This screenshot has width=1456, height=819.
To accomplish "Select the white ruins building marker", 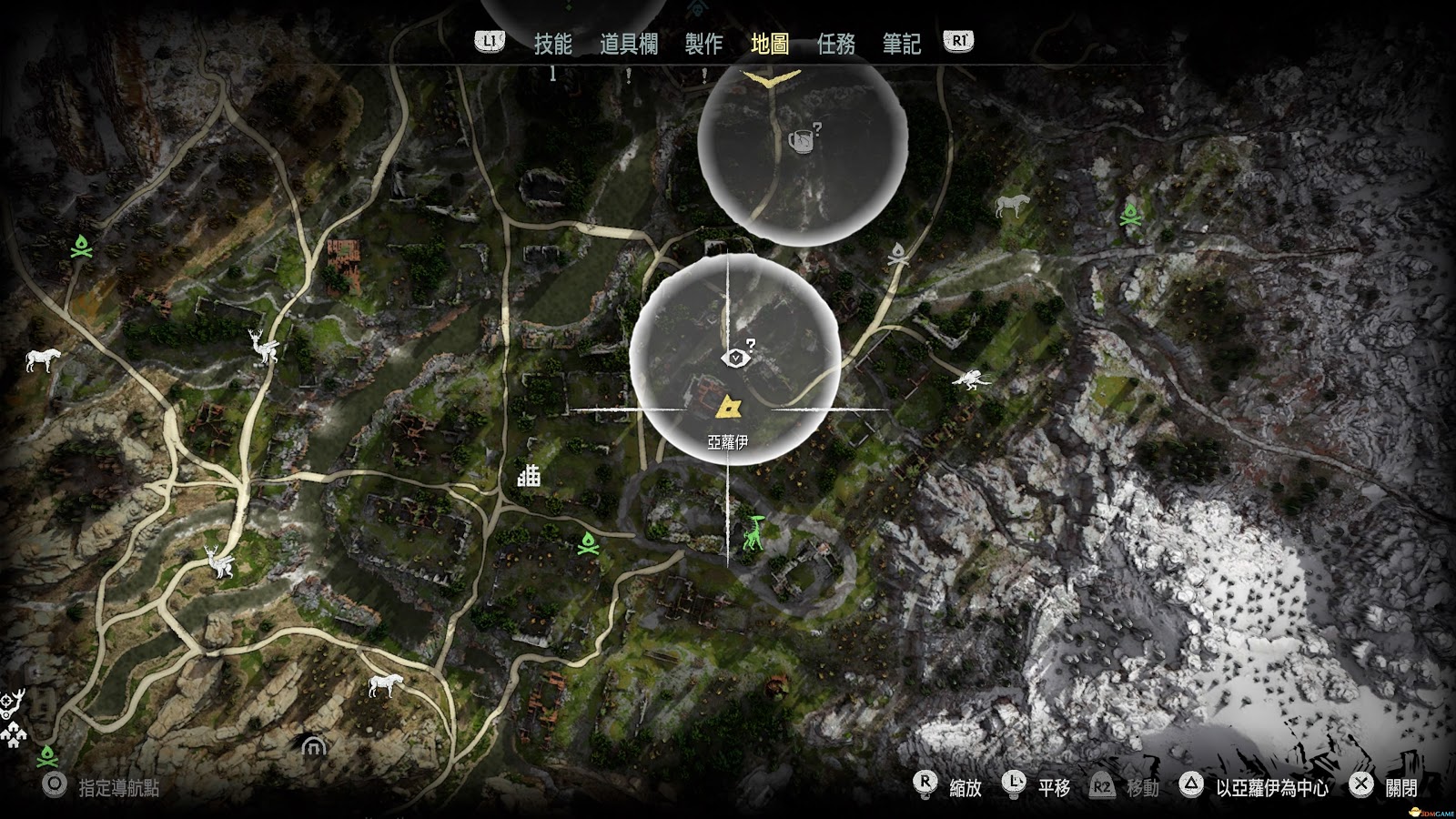I will tap(529, 475).
